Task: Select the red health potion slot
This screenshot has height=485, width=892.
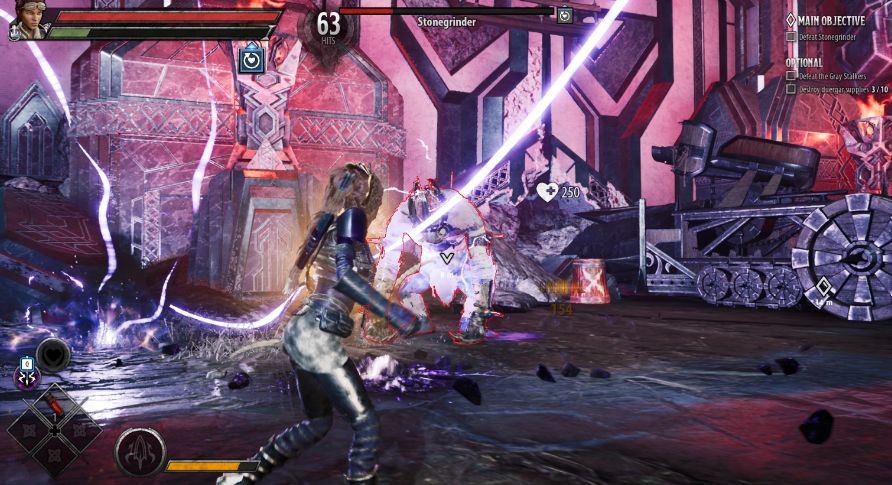Action: (x=55, y=405)
